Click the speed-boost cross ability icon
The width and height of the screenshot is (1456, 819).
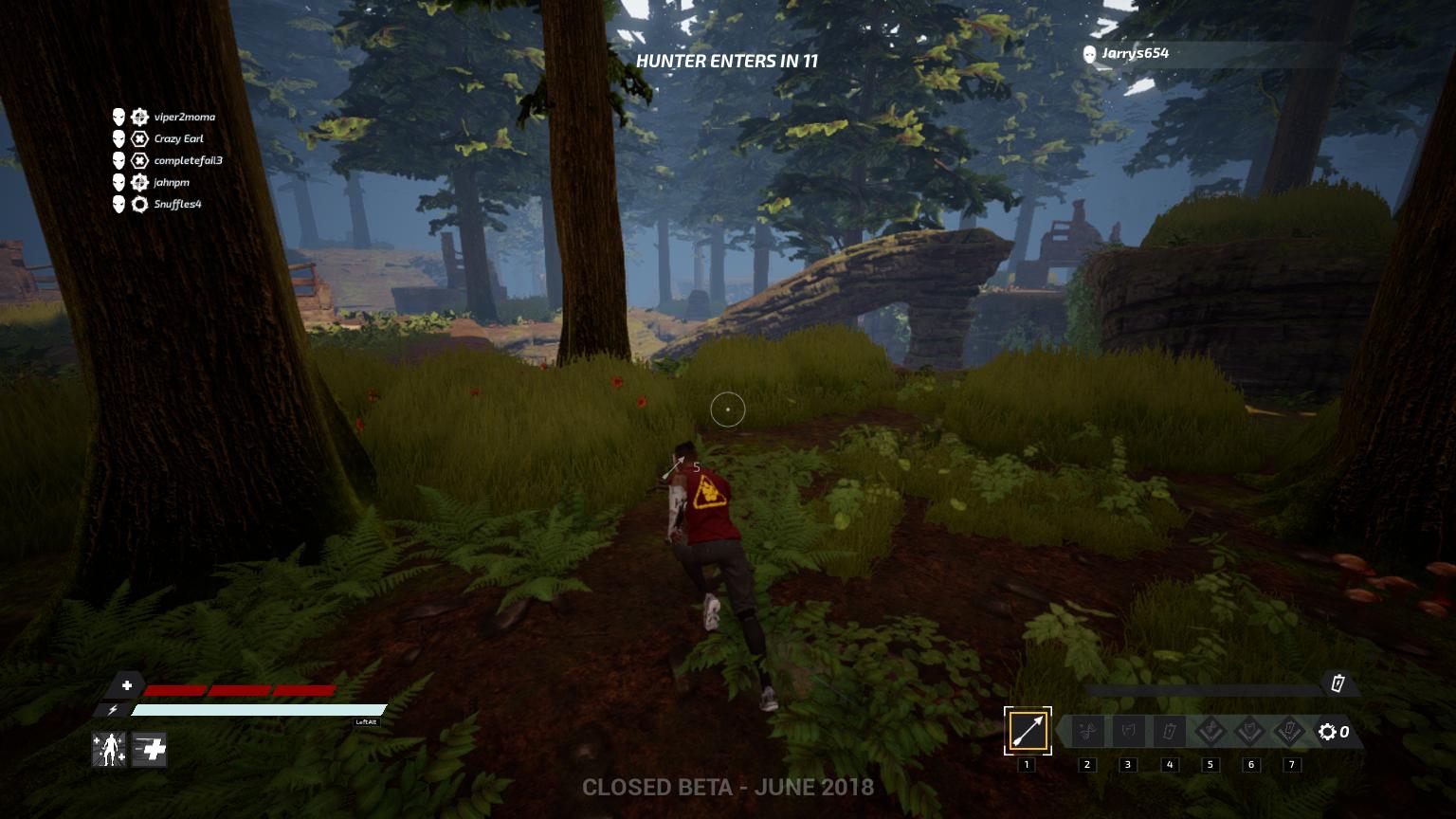click(x=149, y=750)
